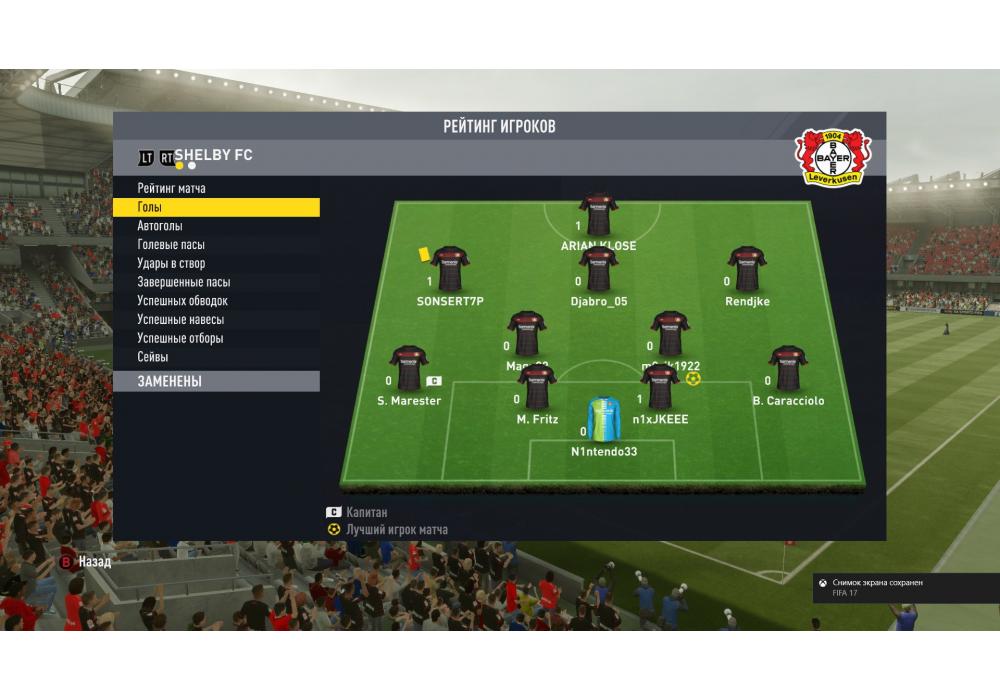Select striker ARIAN KLOSE's shirt
The width and height of the screenshot is (1000, 700).
click(598, 215)
